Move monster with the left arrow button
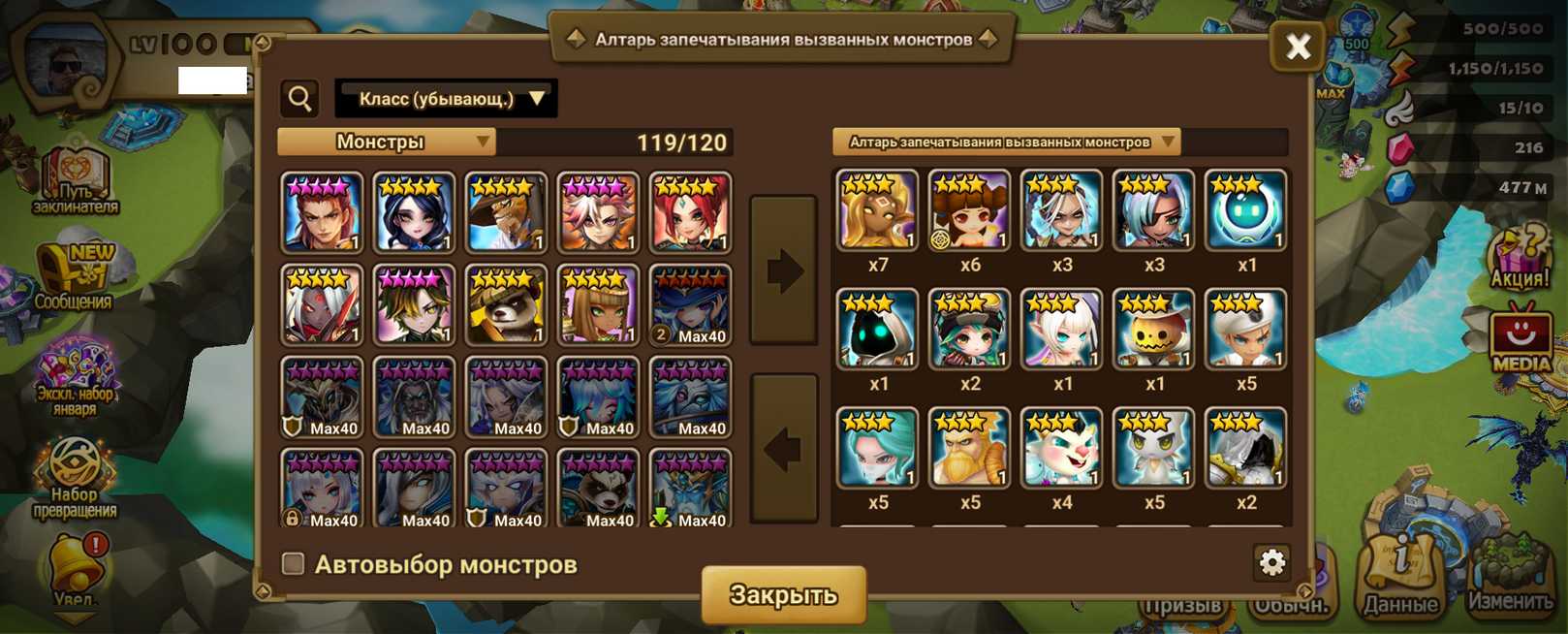This screenshot has width=1568, height=634. [784, 448]
